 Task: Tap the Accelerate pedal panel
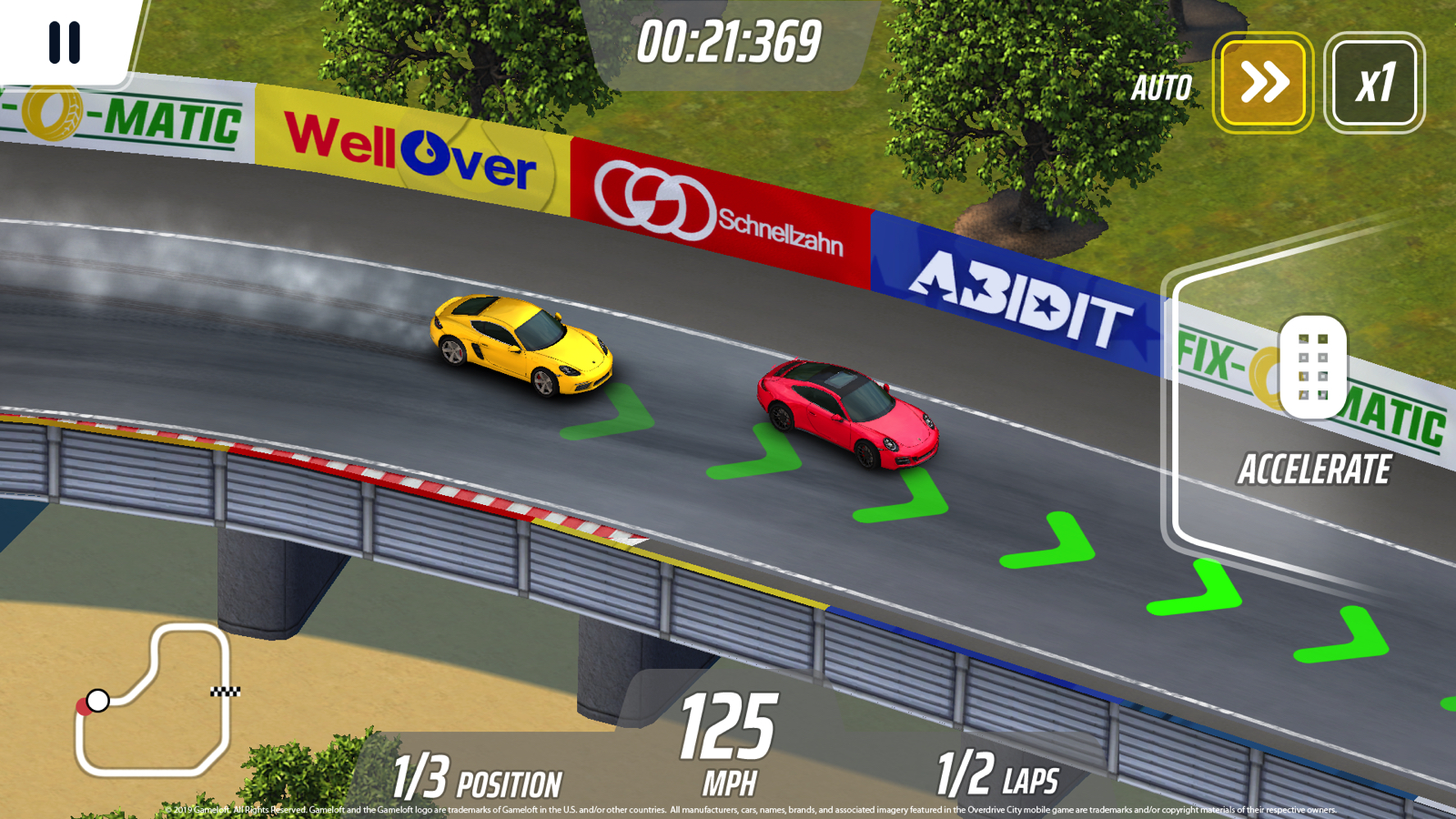[x=1311, y=409]
